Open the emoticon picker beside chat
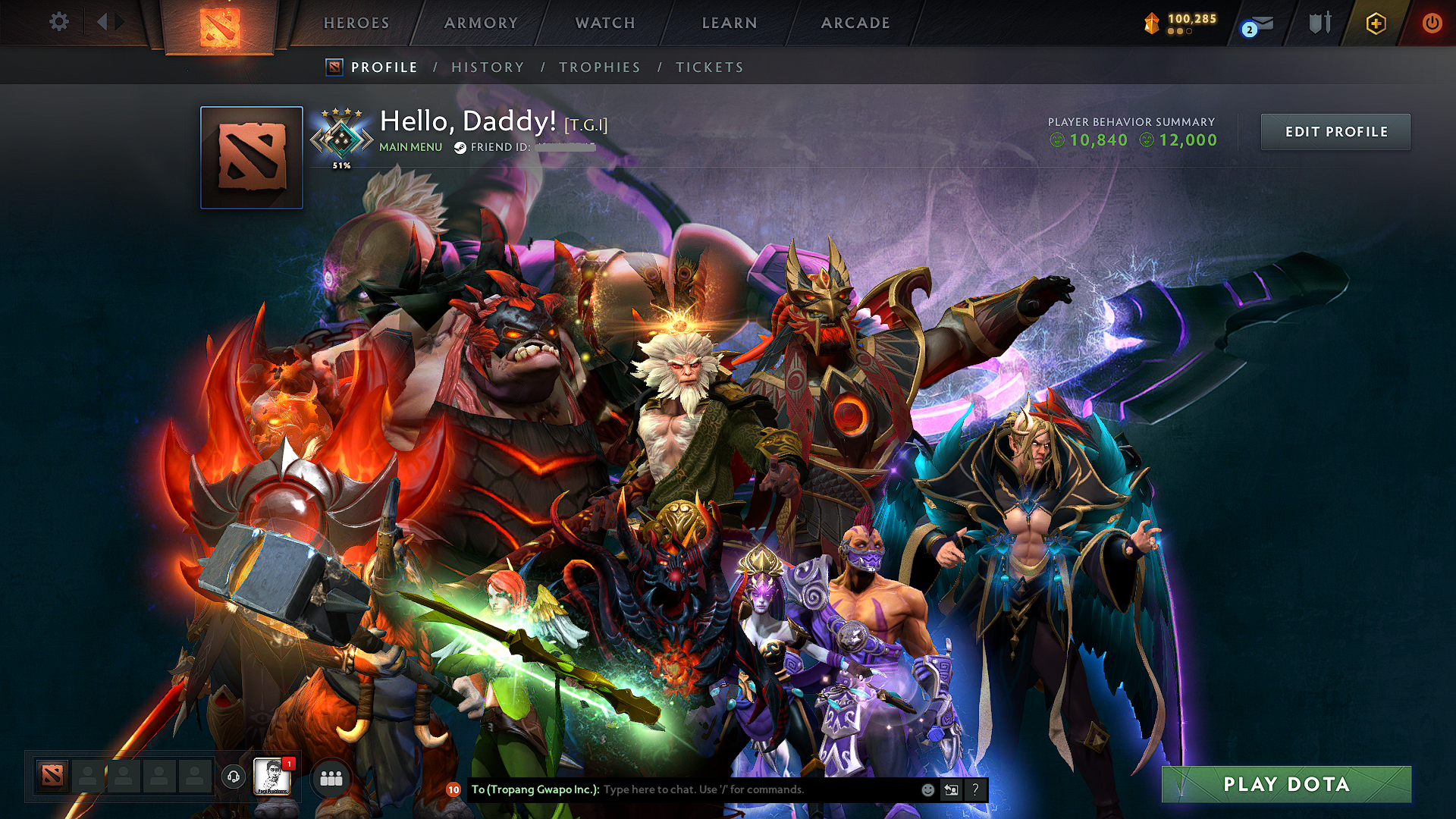The image size is (1456, 819). click(928, 789)
